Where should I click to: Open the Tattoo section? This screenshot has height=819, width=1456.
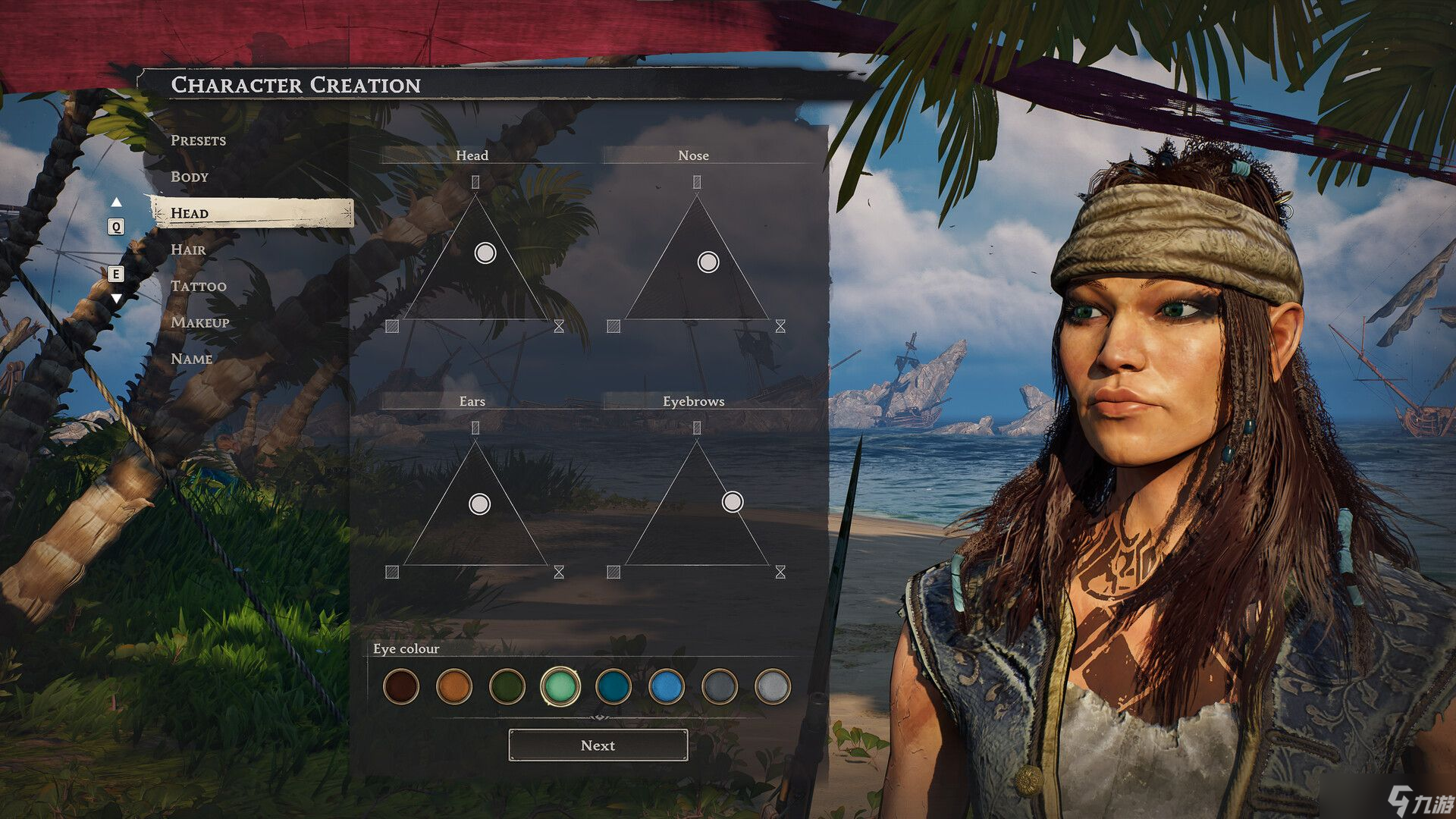198,286
